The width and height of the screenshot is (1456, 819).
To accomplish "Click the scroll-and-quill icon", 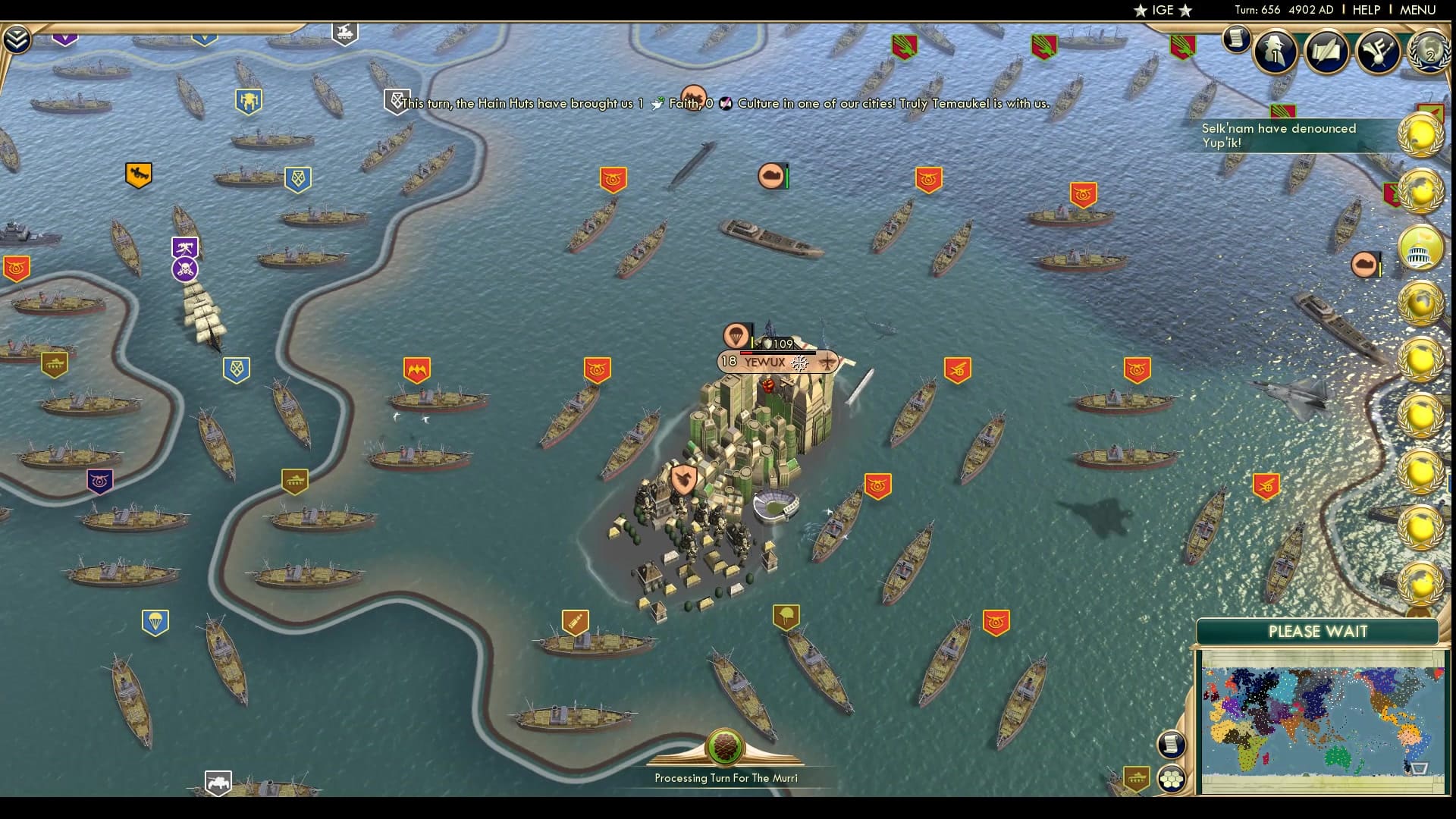I will pos(1326,52).
